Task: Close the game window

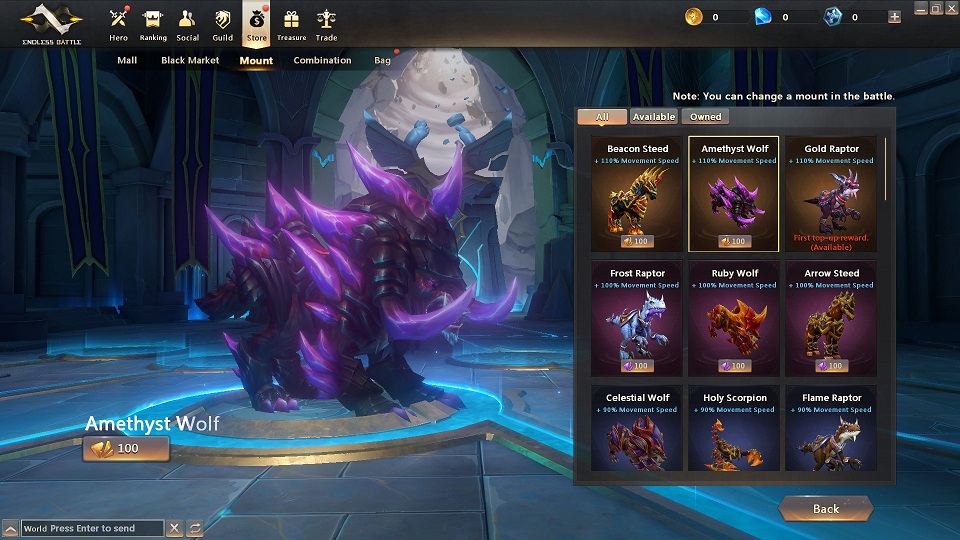Action: tap(950, 9)
